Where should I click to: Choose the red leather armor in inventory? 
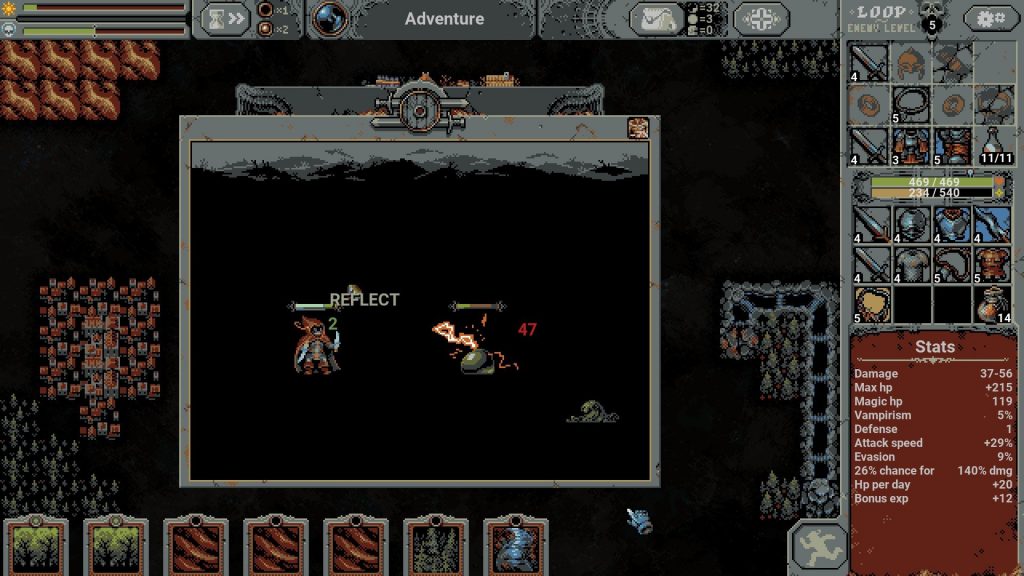click(x=993, y=265)
